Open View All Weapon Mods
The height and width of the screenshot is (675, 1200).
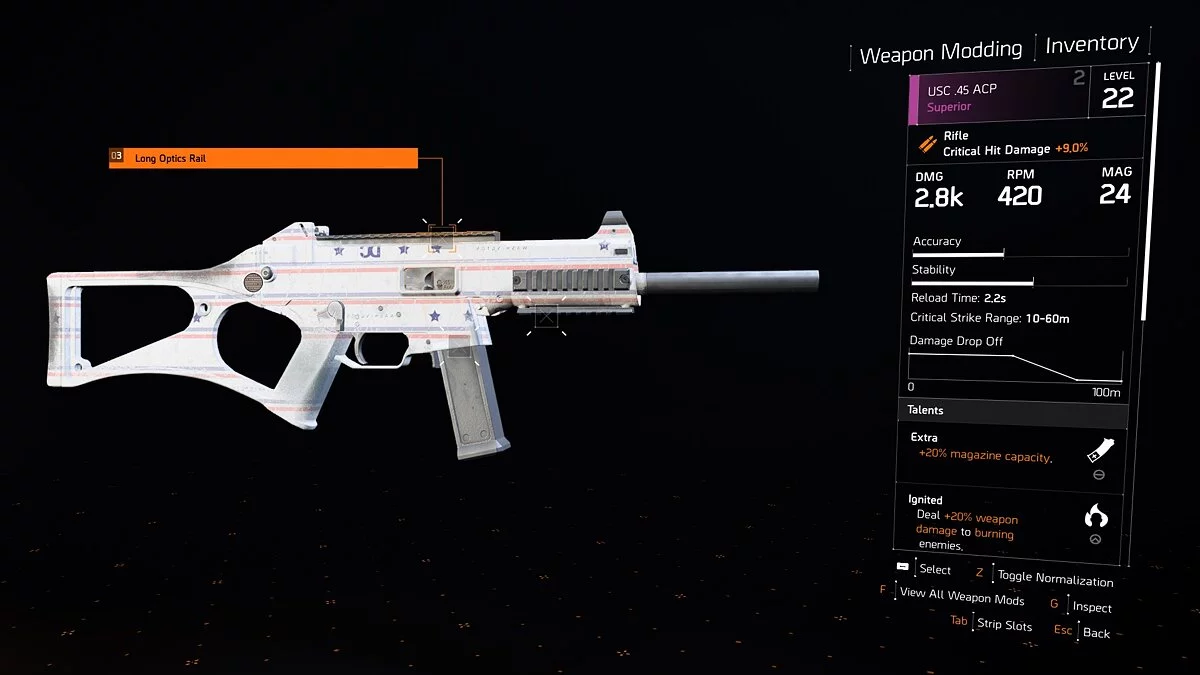pos(961,599)
